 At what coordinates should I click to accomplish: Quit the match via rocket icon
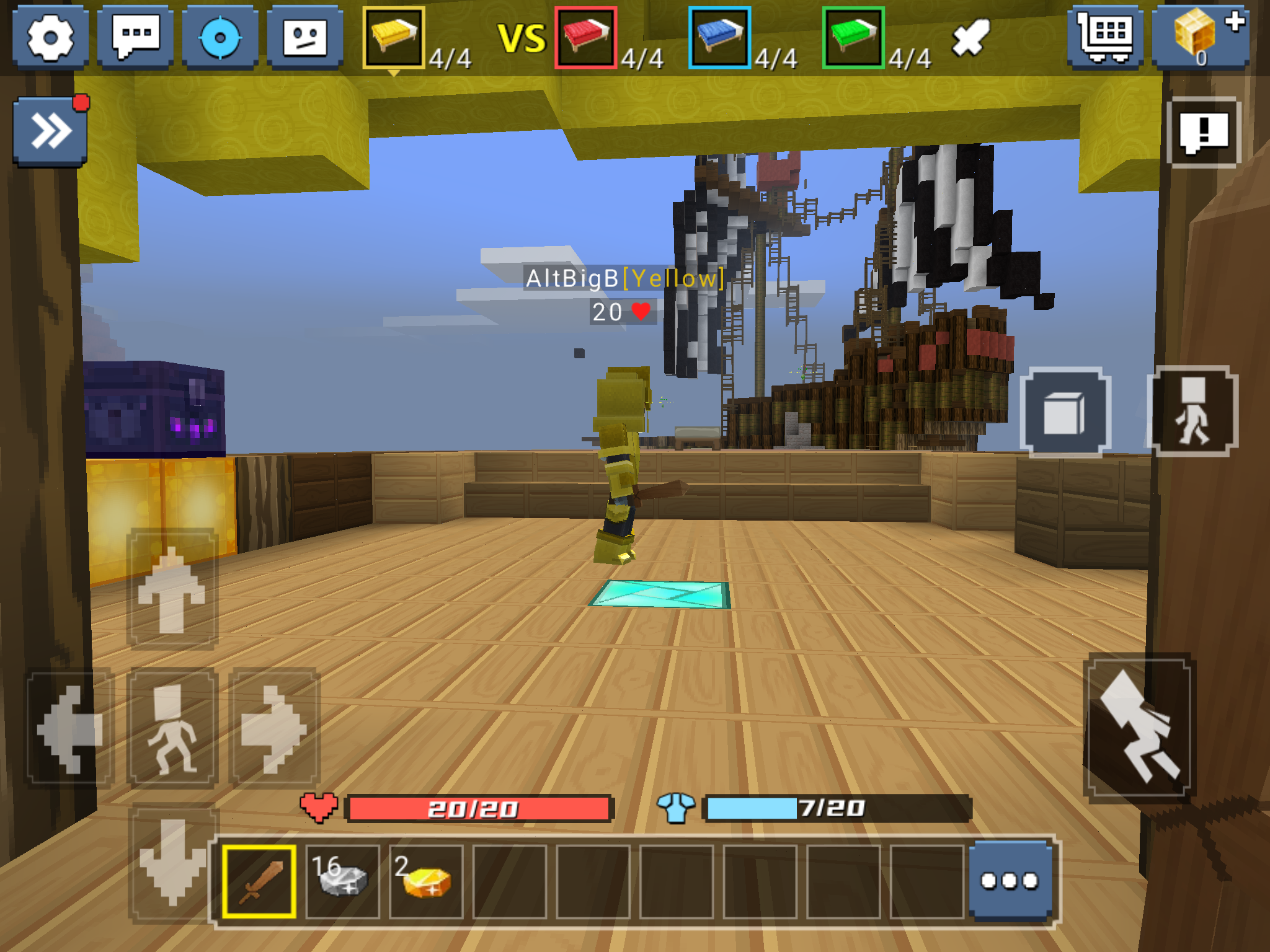click(970, 39)
